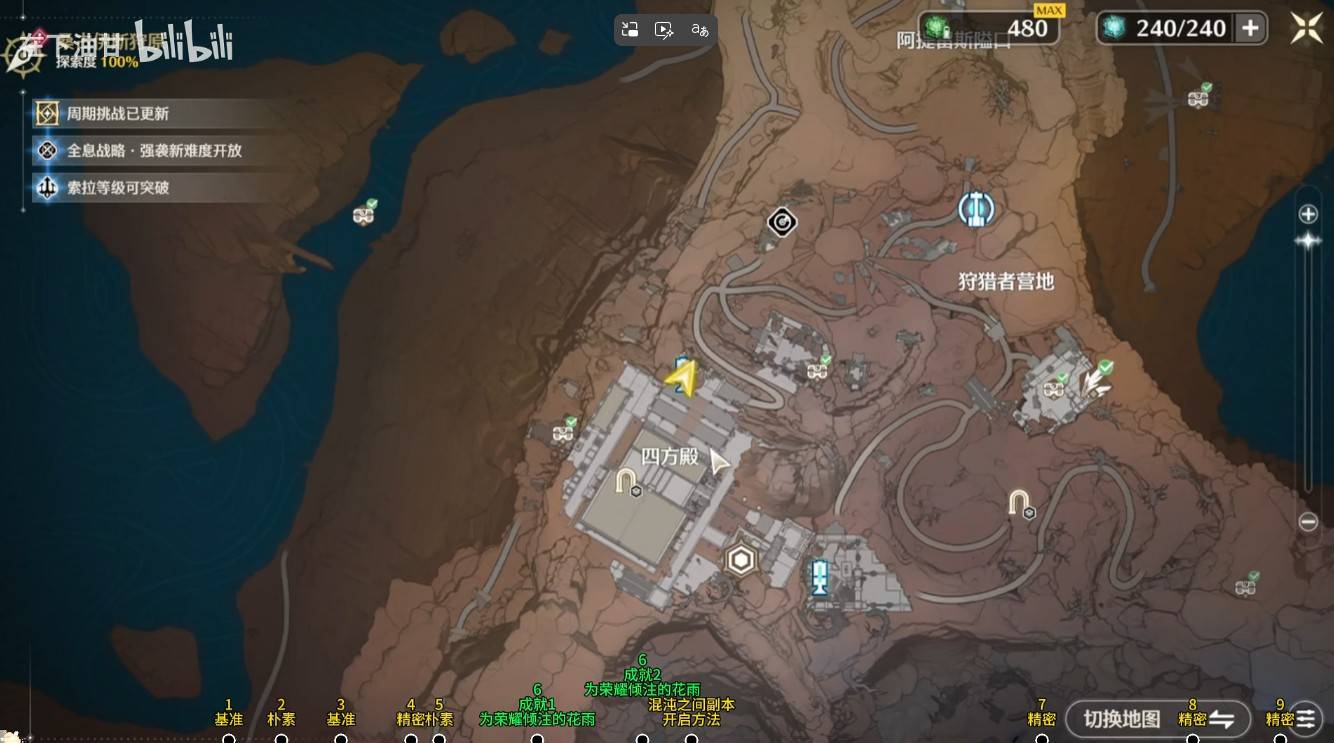
Task: Jump to video marker 1 基准
Action: click(229, 738)
